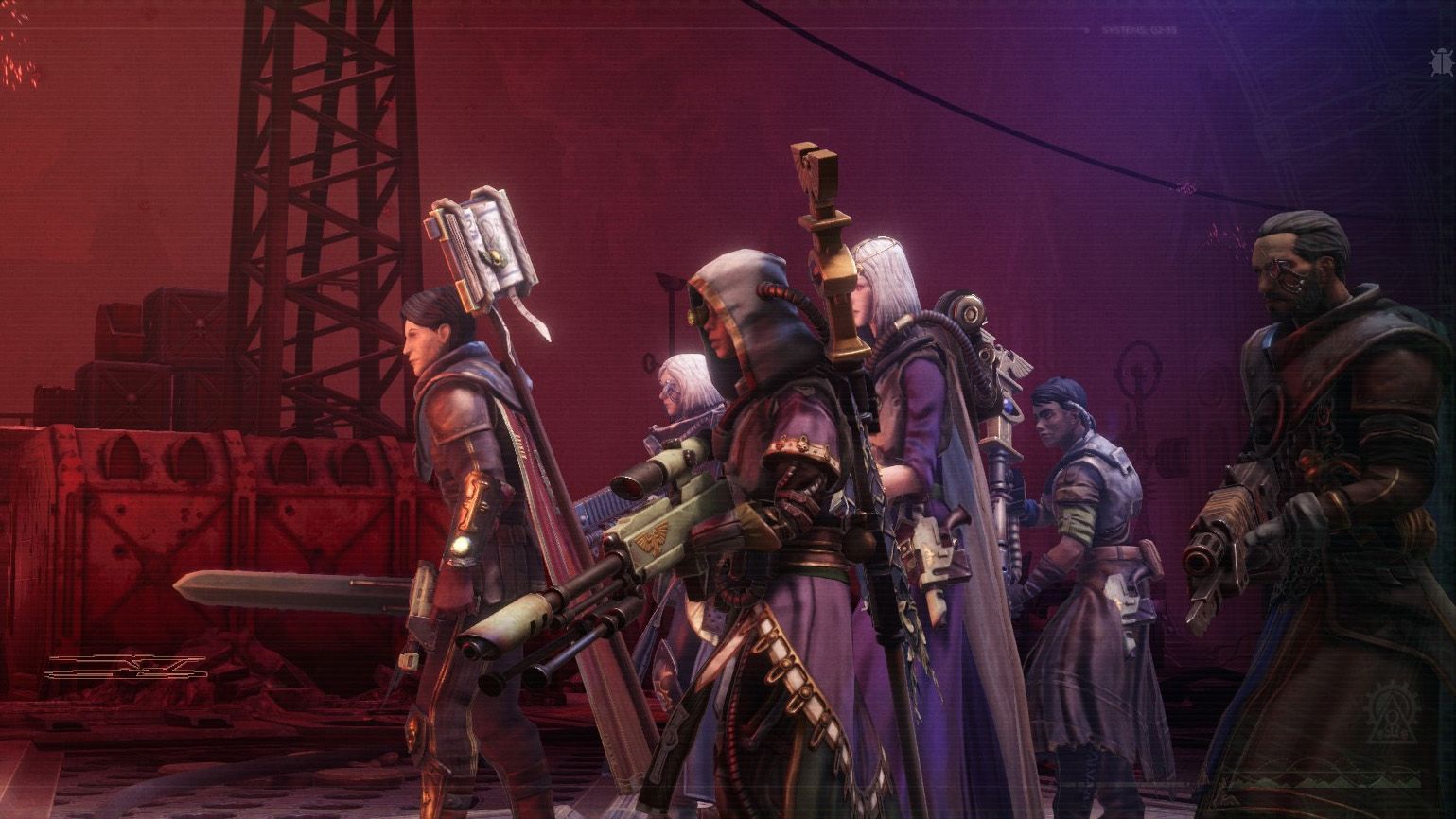
Task: Open the bug report beetle icon
Action: coord(1441,63)
